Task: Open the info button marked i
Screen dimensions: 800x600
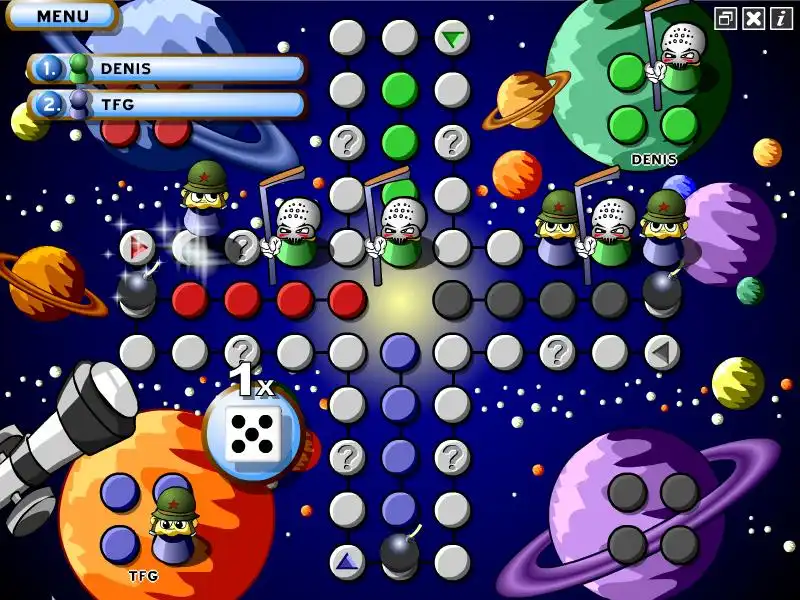Action: coord(781,18)
